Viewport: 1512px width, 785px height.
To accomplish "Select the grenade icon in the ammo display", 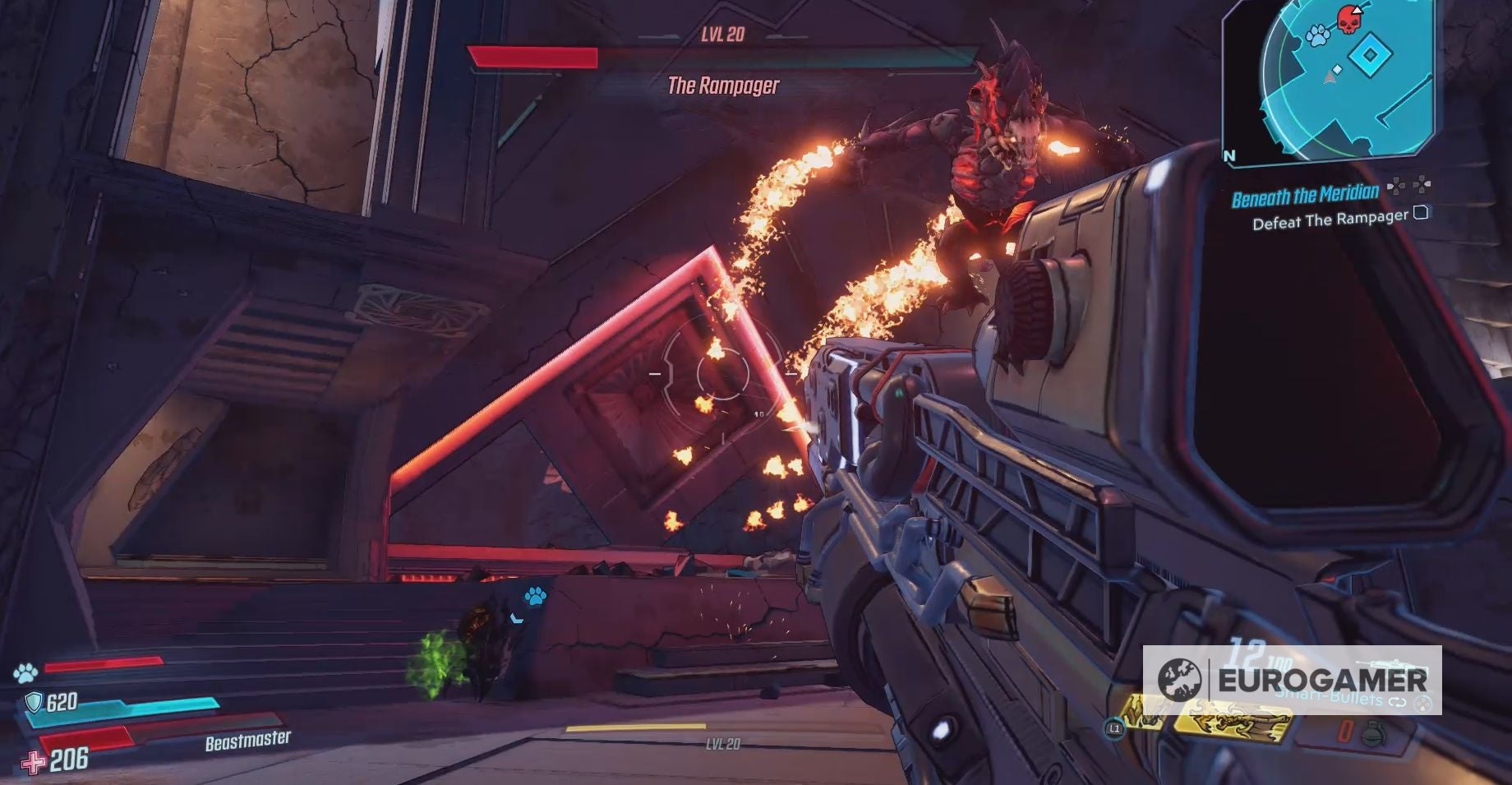I will pos(1375,732).
